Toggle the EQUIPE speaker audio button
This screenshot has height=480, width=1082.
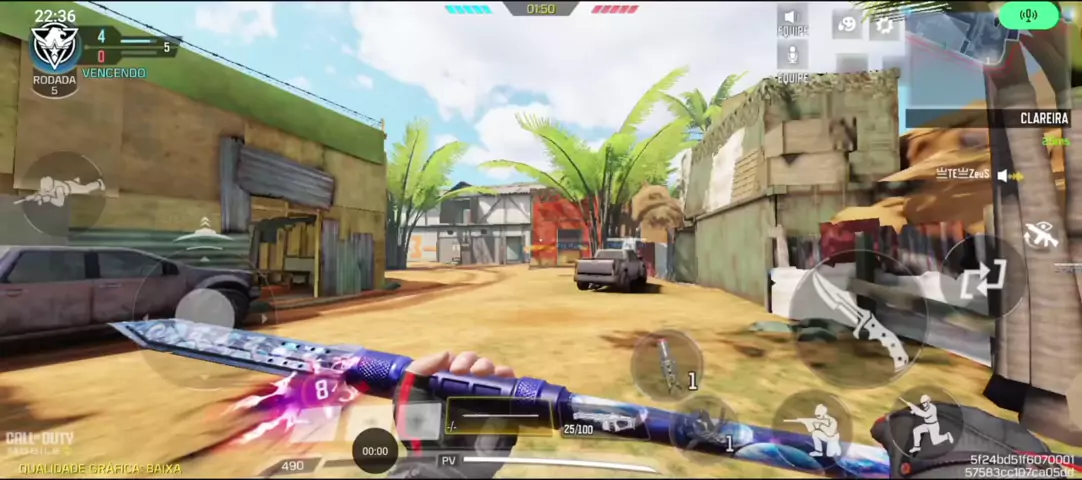point(792,18)
